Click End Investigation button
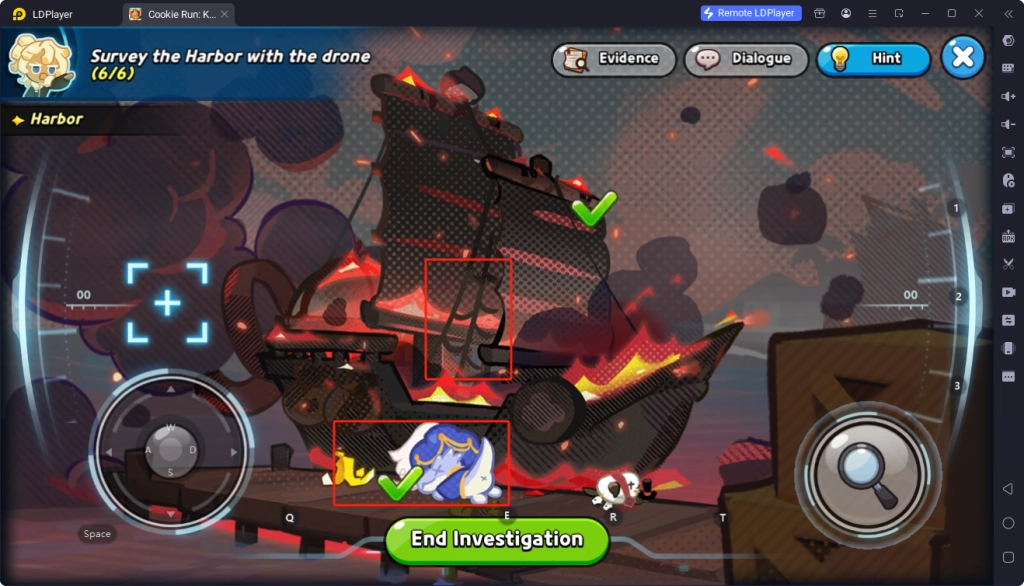 point(497,539)
